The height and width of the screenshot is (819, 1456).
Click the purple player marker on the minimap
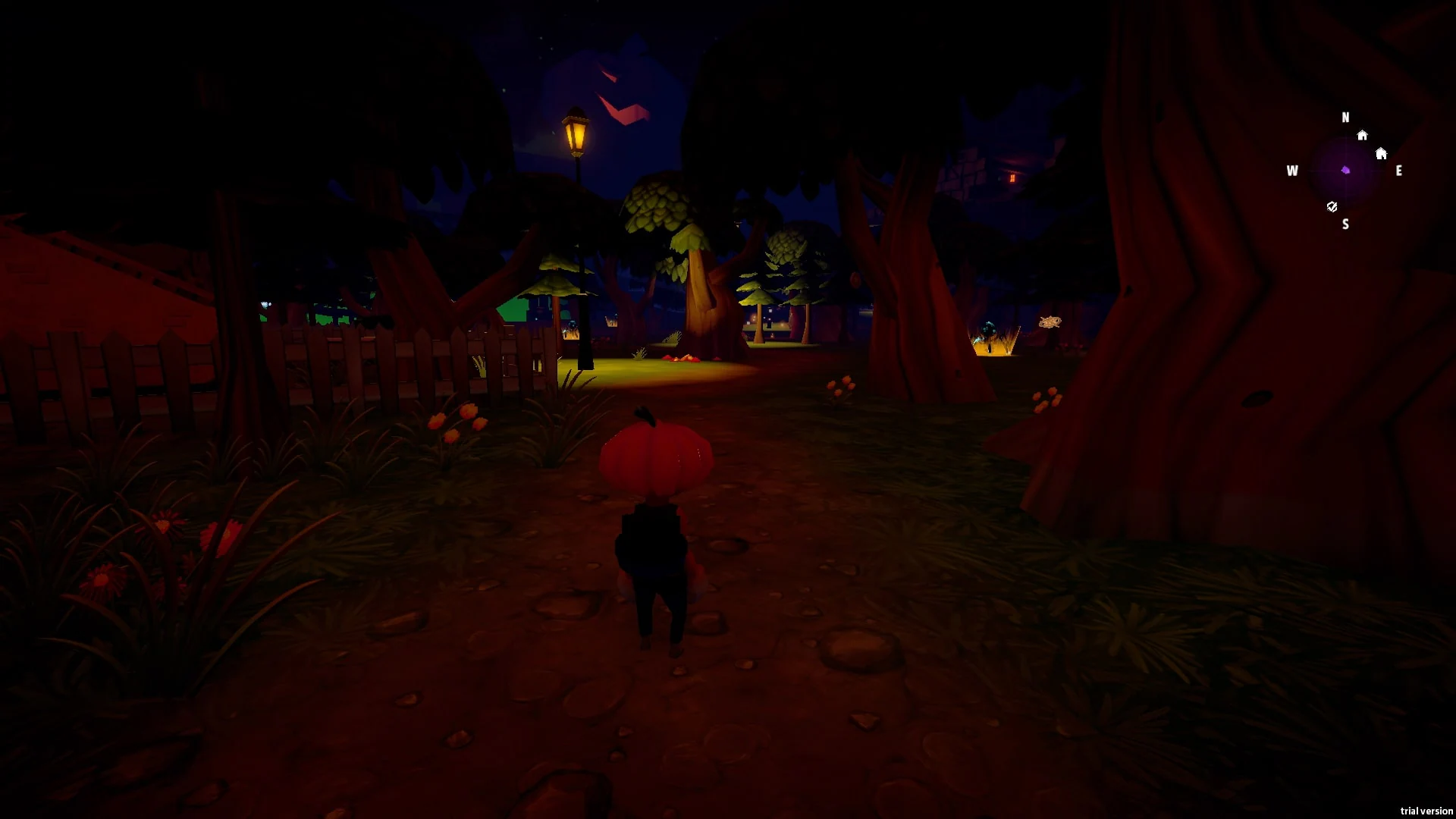[x=1346, y=171]
